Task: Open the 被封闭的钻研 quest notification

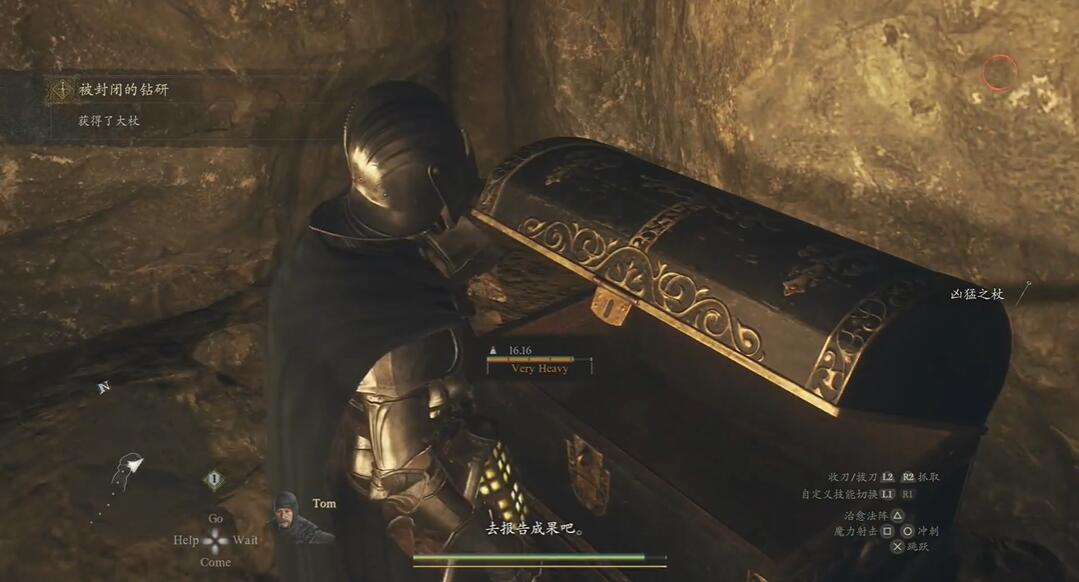Action: pos(124,90)
